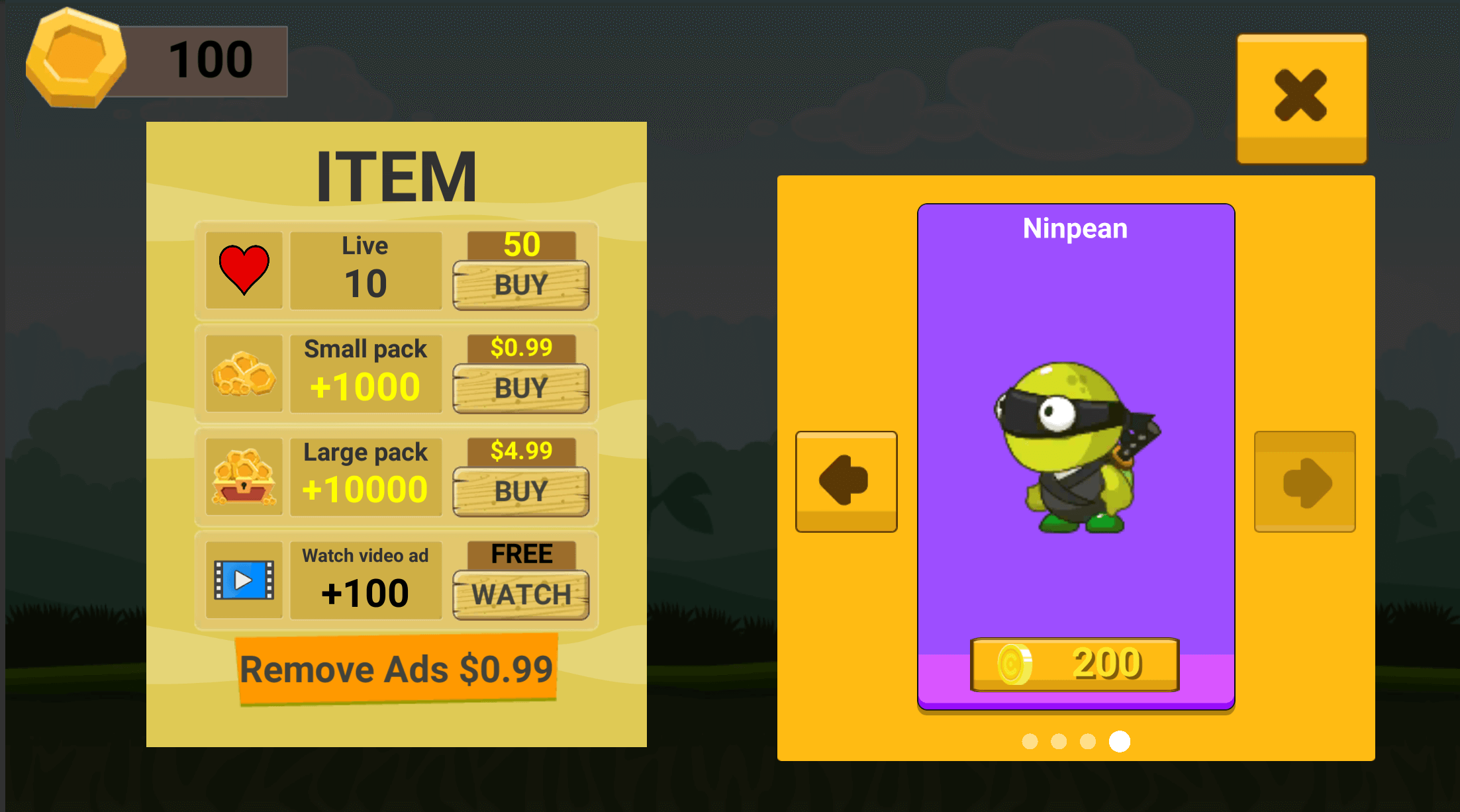The height and width of the screenshot is (812, 1460).
Task: Click the heart Live item icon
Action: [243, 270]
